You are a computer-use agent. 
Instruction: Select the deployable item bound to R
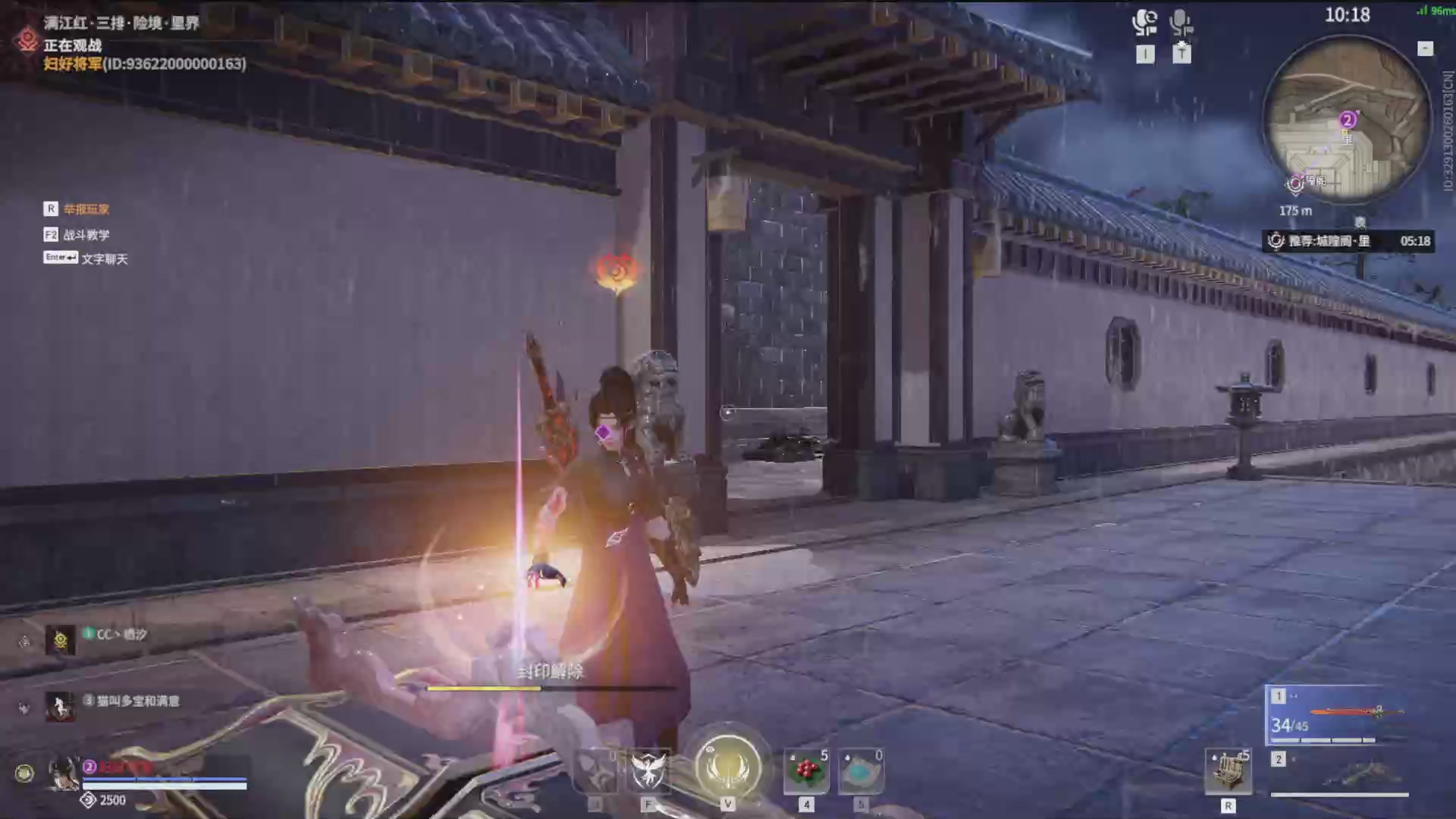coord(1228,771)
